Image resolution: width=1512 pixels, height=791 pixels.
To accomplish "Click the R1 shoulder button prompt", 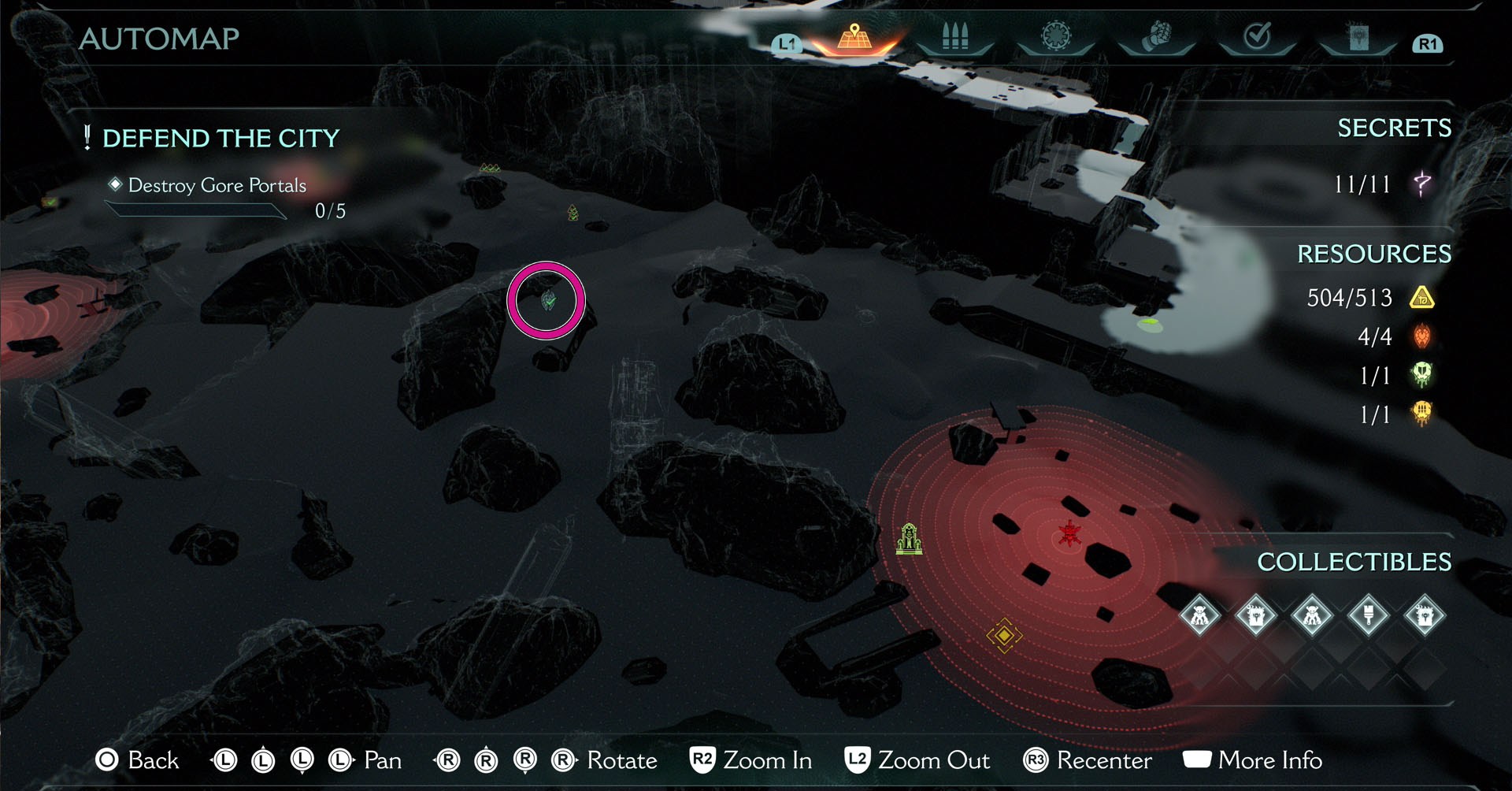I will pyautogui.click(x=1429, y=45).
